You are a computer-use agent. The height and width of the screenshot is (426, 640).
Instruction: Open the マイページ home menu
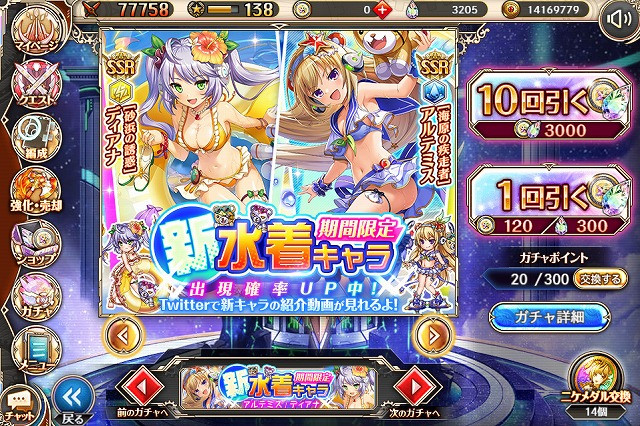click(32, 29)
